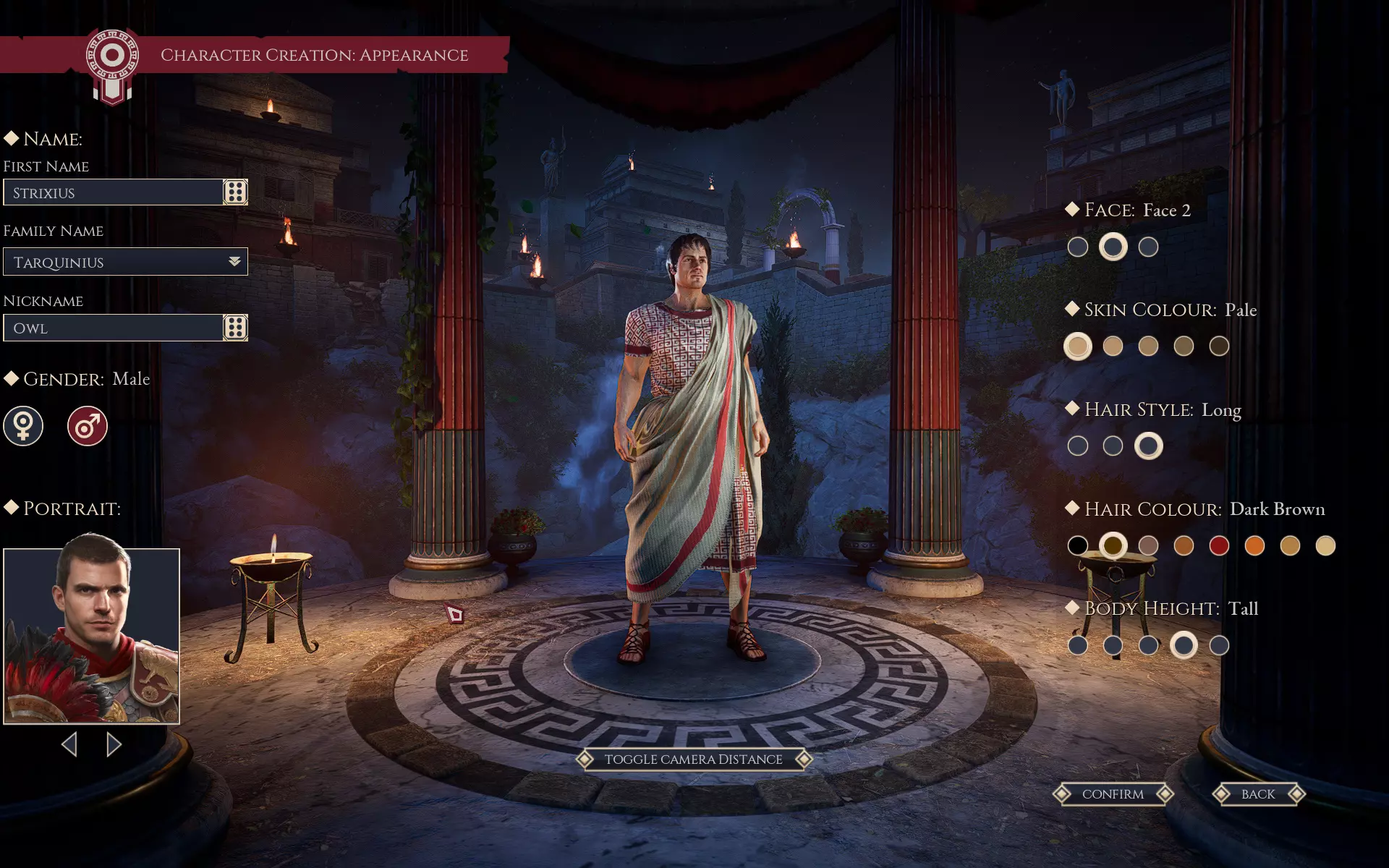Select the lightest blonde hair colour

click(1325, 545)
